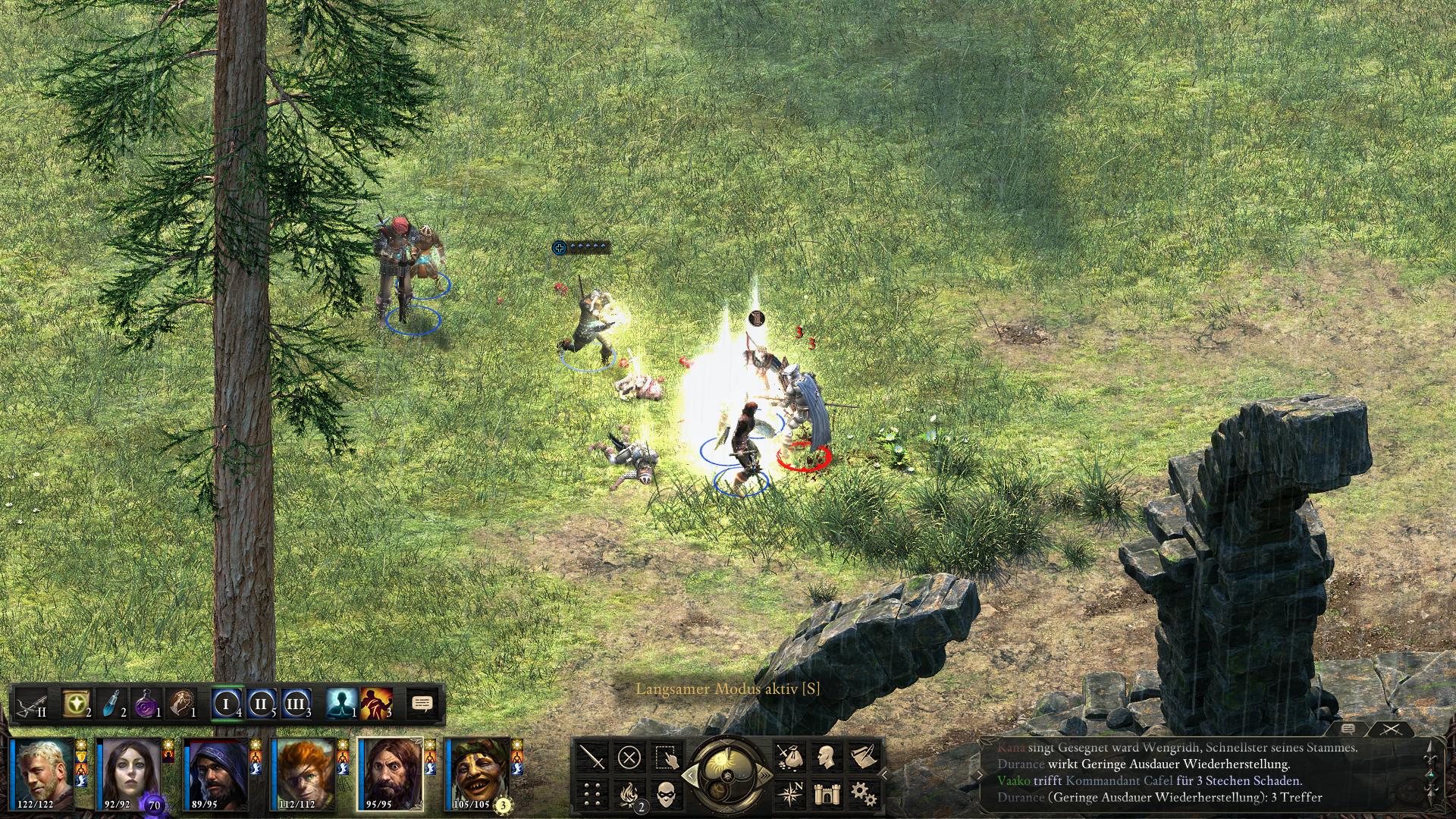Viewport: 1456px width, 819px height.
Task: Use the blue potion quick item
Action: click(x=111, y=704)
